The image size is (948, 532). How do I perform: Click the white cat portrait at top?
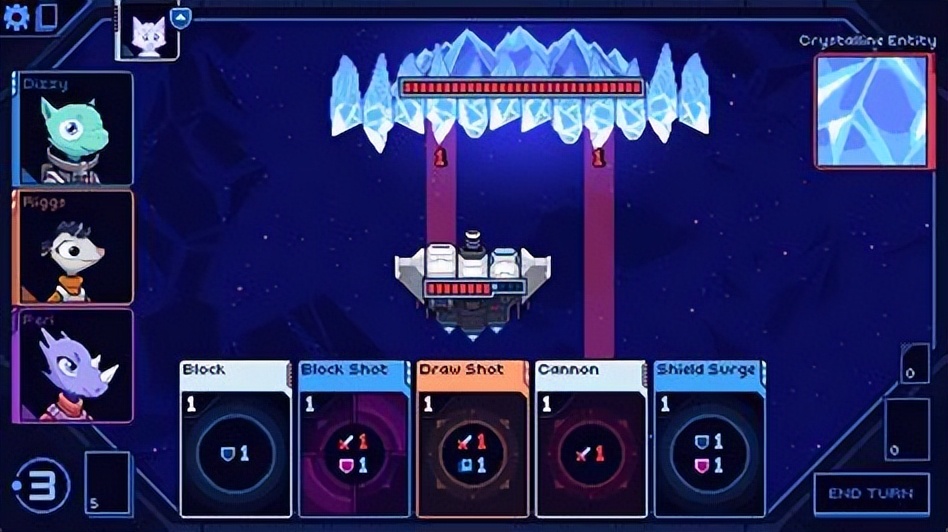tap(148, 31)
